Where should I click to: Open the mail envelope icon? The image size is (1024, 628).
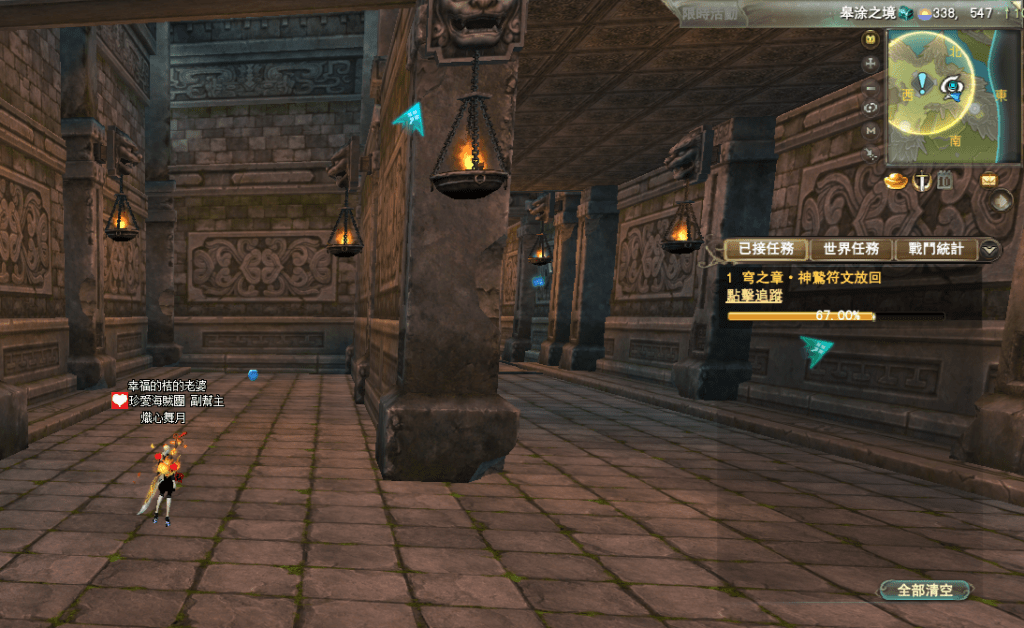tap(989, 181)
